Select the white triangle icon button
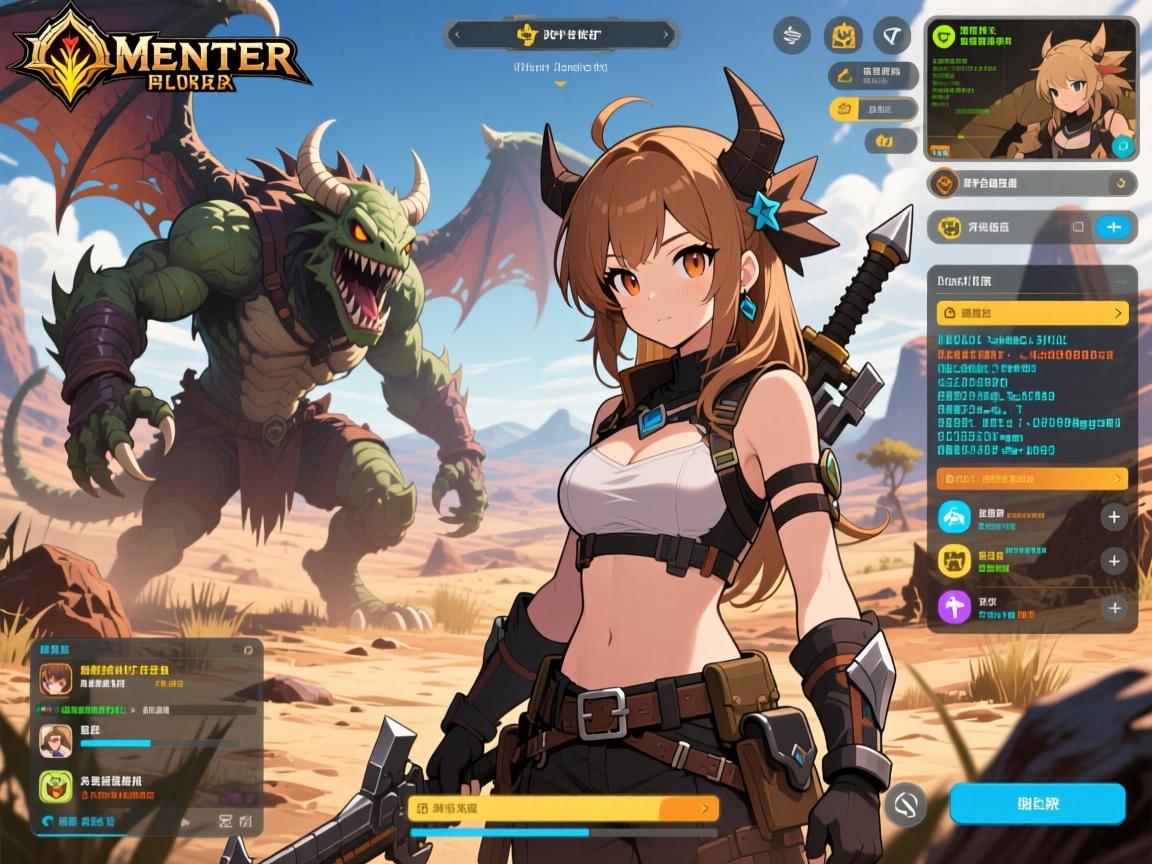The image size is (1152, 864). [x=891, y=36]
